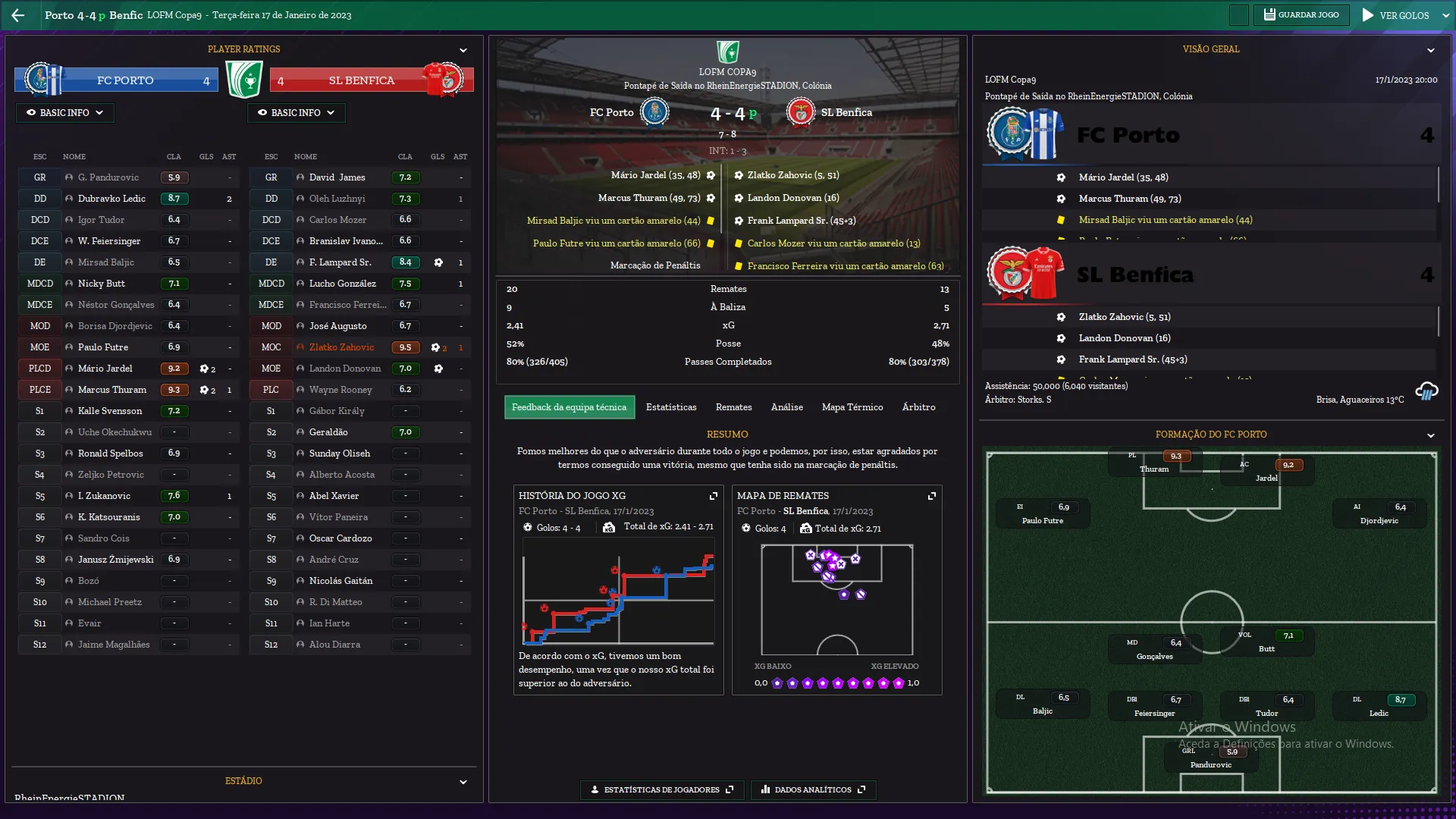Select Mário Jardel in Porto's ratings list
Image resolution: width=1456 pixels, height=819 pixels.
click(x=105, y=369)
